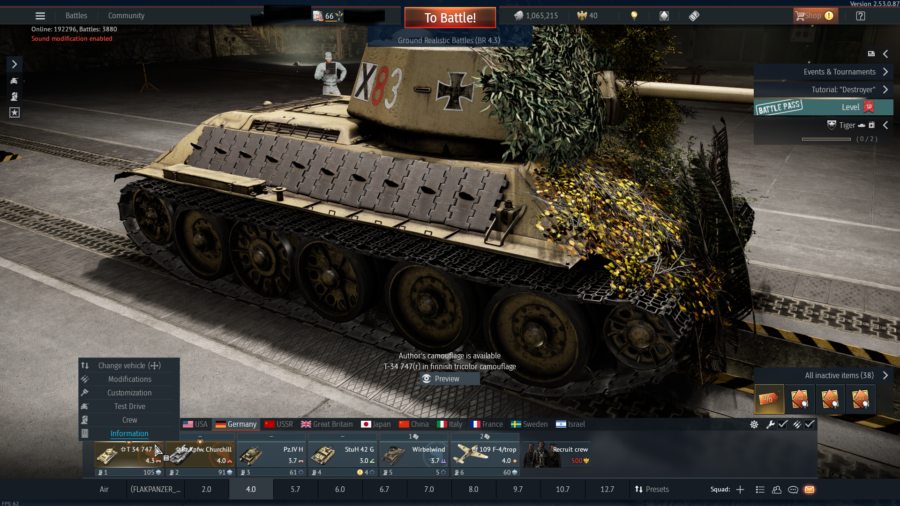Open the hamburger main menu
900x506 pixels.
[40, 16]
